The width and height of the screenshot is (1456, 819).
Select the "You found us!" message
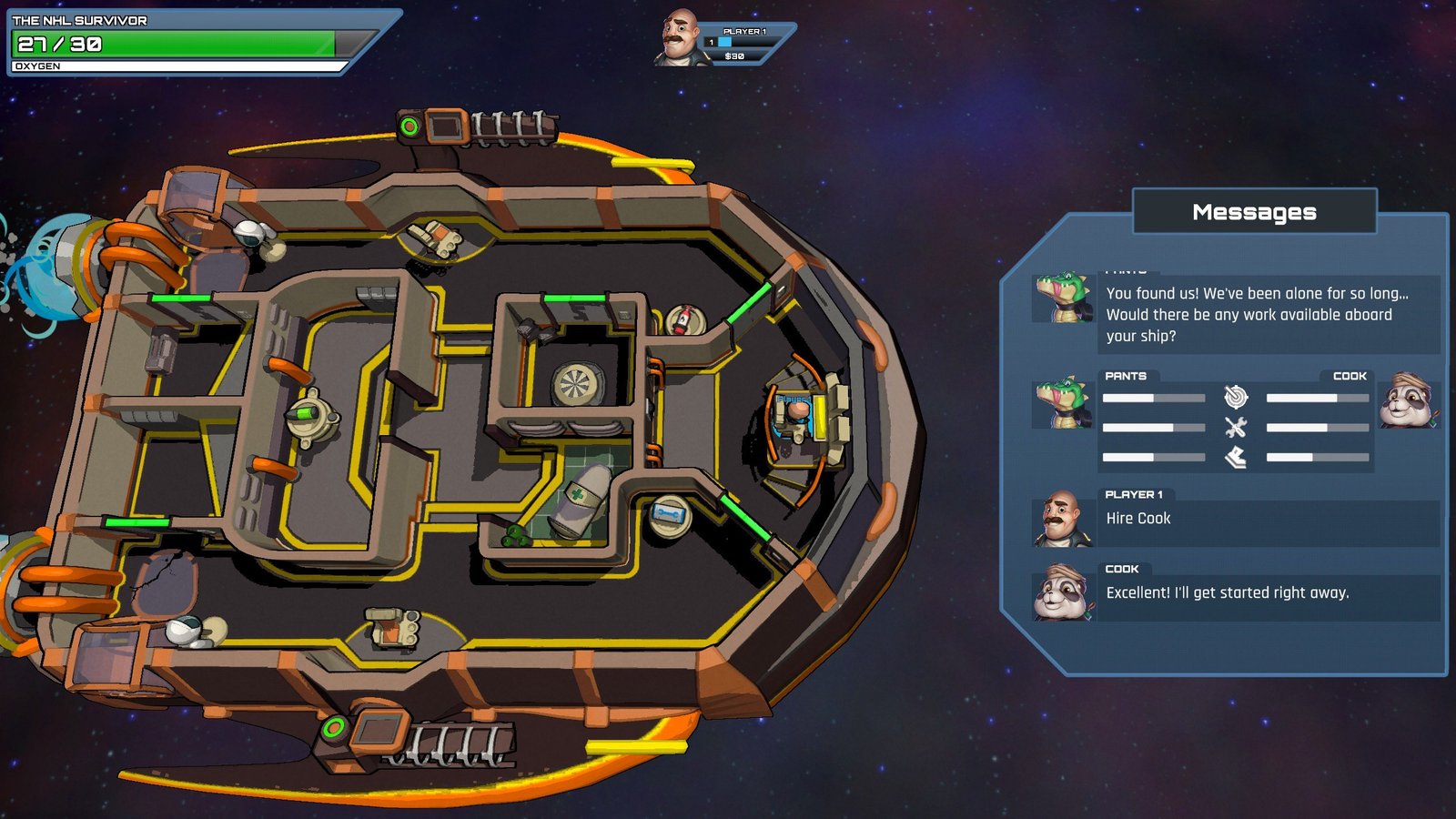pyautogui.click(x=1269, y=314)
